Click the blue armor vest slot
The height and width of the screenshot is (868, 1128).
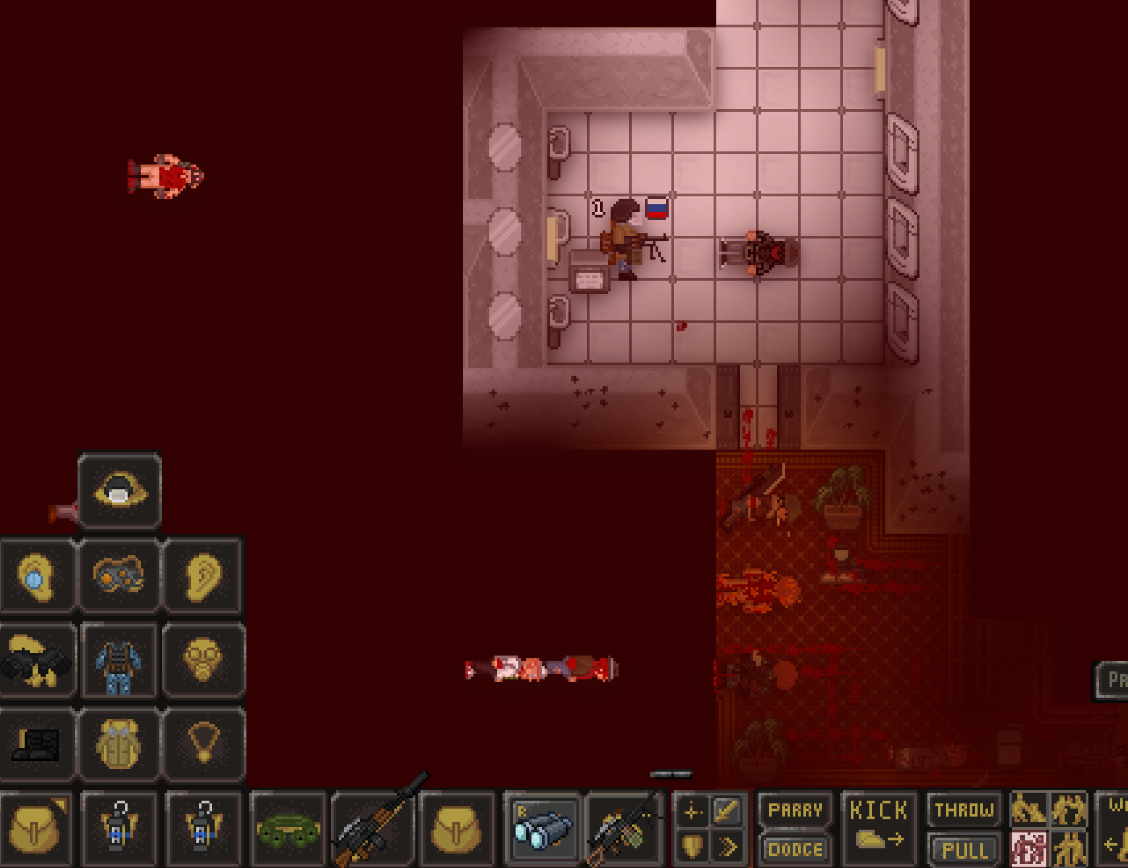(x=120, y=660)
